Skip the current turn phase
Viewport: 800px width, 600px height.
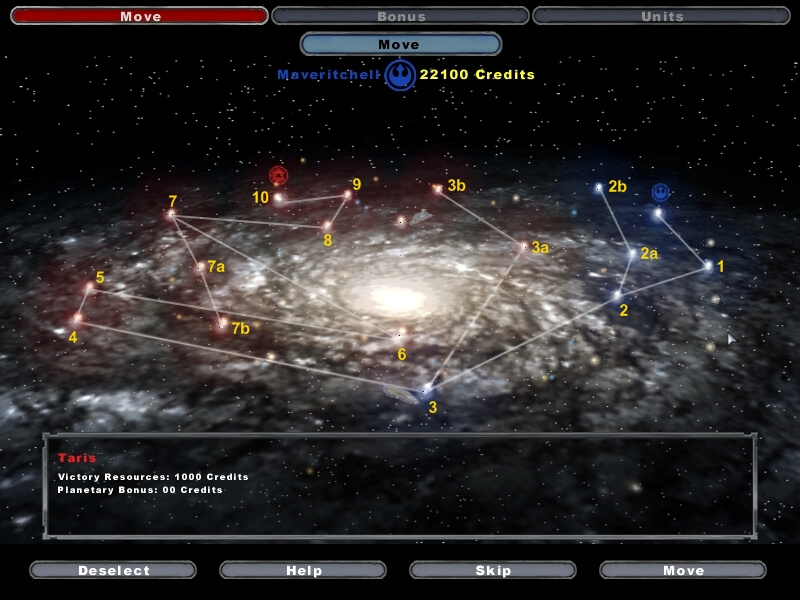click(x=493, y=570)
